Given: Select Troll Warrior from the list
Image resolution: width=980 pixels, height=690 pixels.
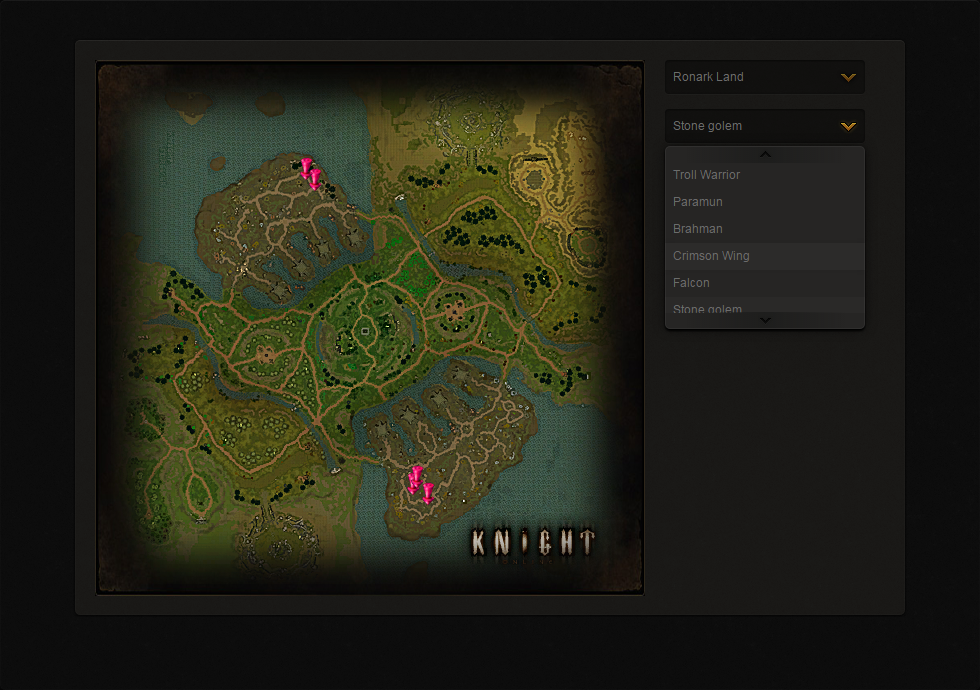Looking at the screenshot, I should point(764,175).
